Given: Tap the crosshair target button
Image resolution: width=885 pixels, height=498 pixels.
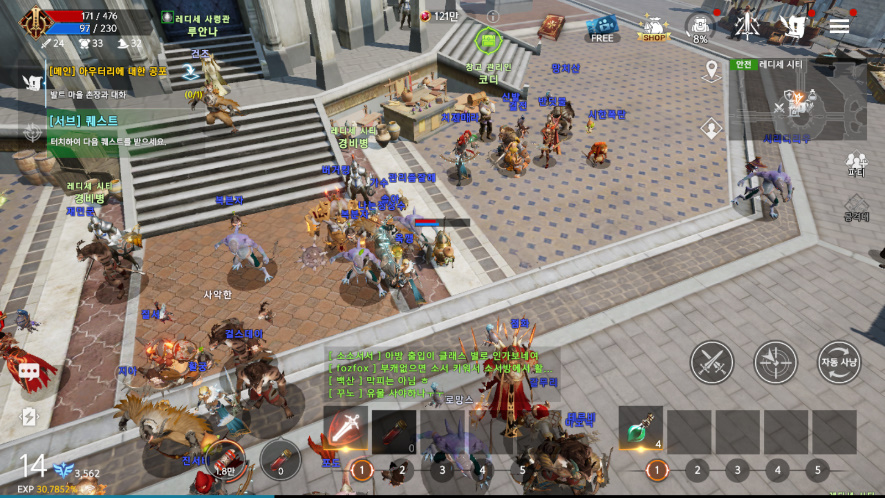Looking at the screenshot, I should pos(775,362).
